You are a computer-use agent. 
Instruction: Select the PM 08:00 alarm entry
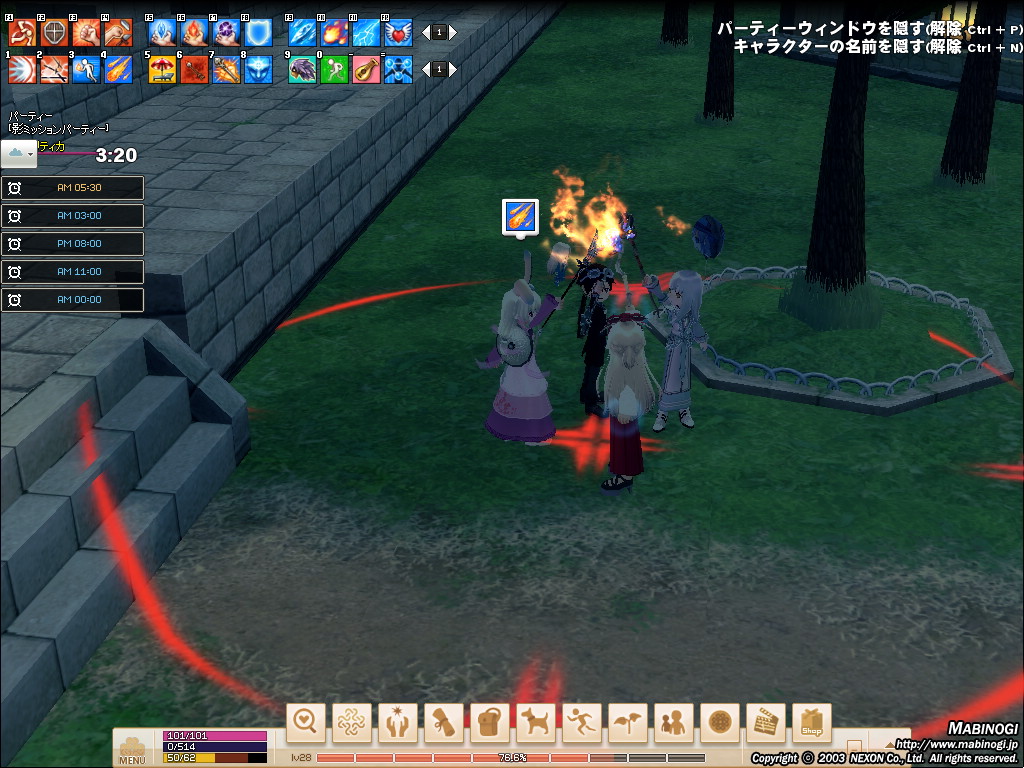pos(72,244)
